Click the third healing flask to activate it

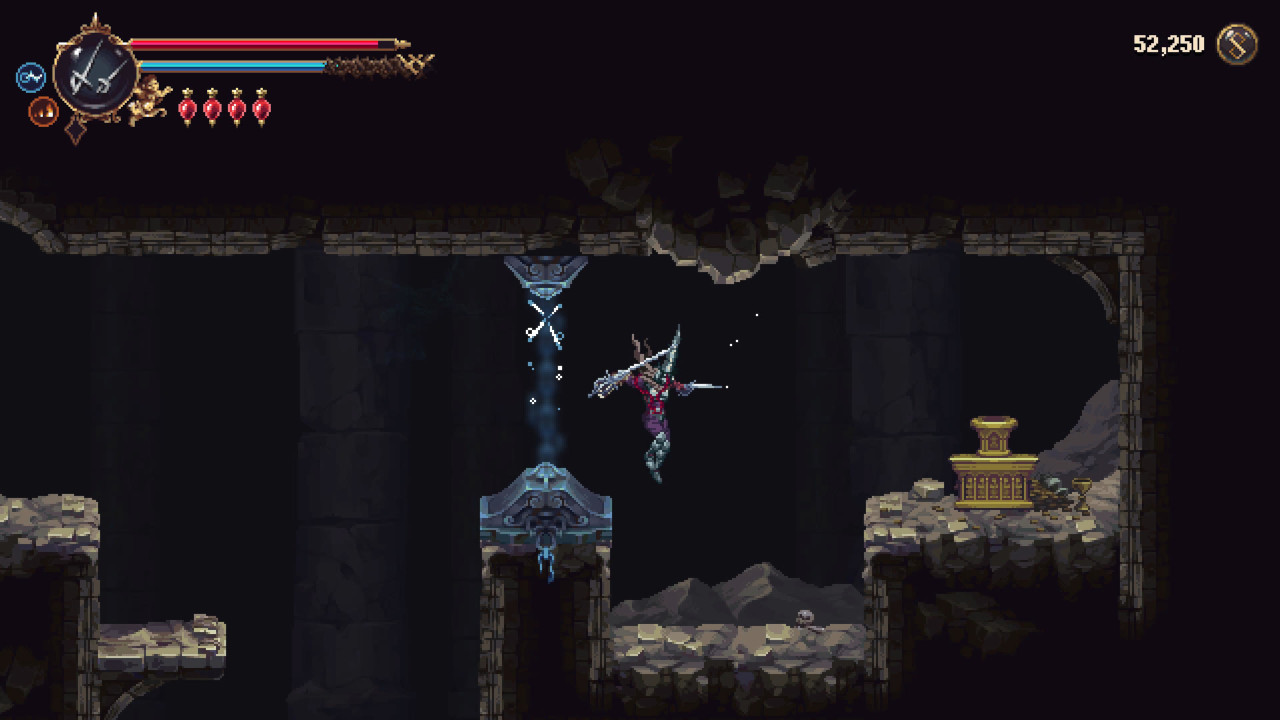click(x=236, y=110)
